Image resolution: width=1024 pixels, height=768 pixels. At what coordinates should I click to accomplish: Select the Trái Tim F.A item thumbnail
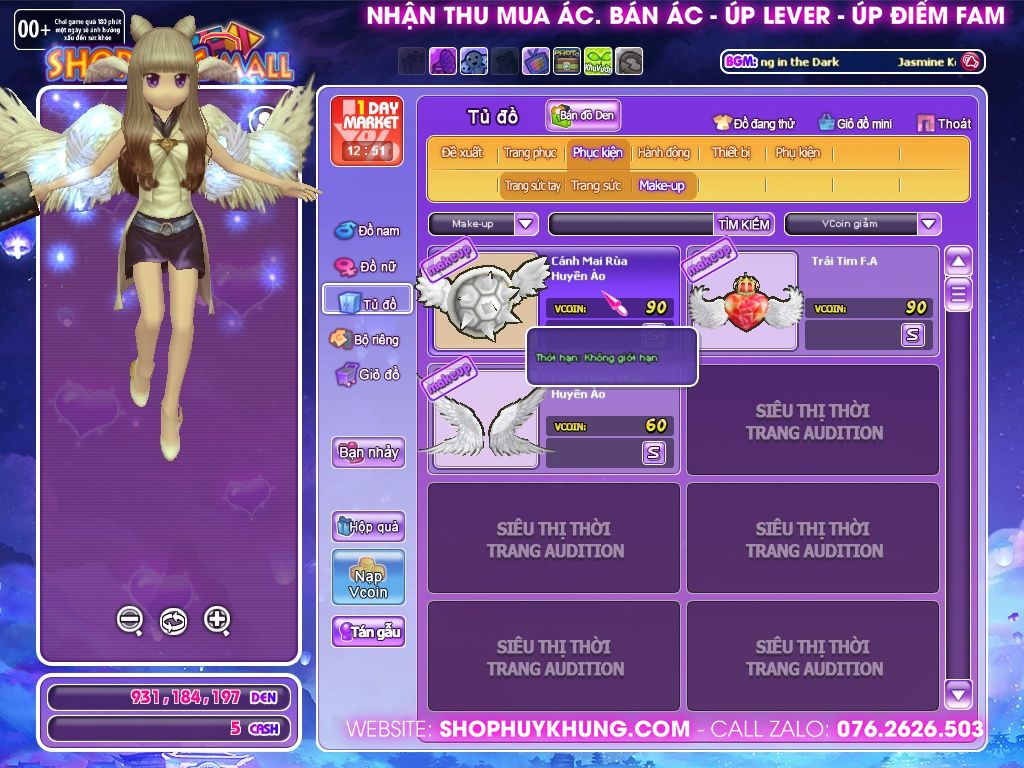[x=745, y=300]
